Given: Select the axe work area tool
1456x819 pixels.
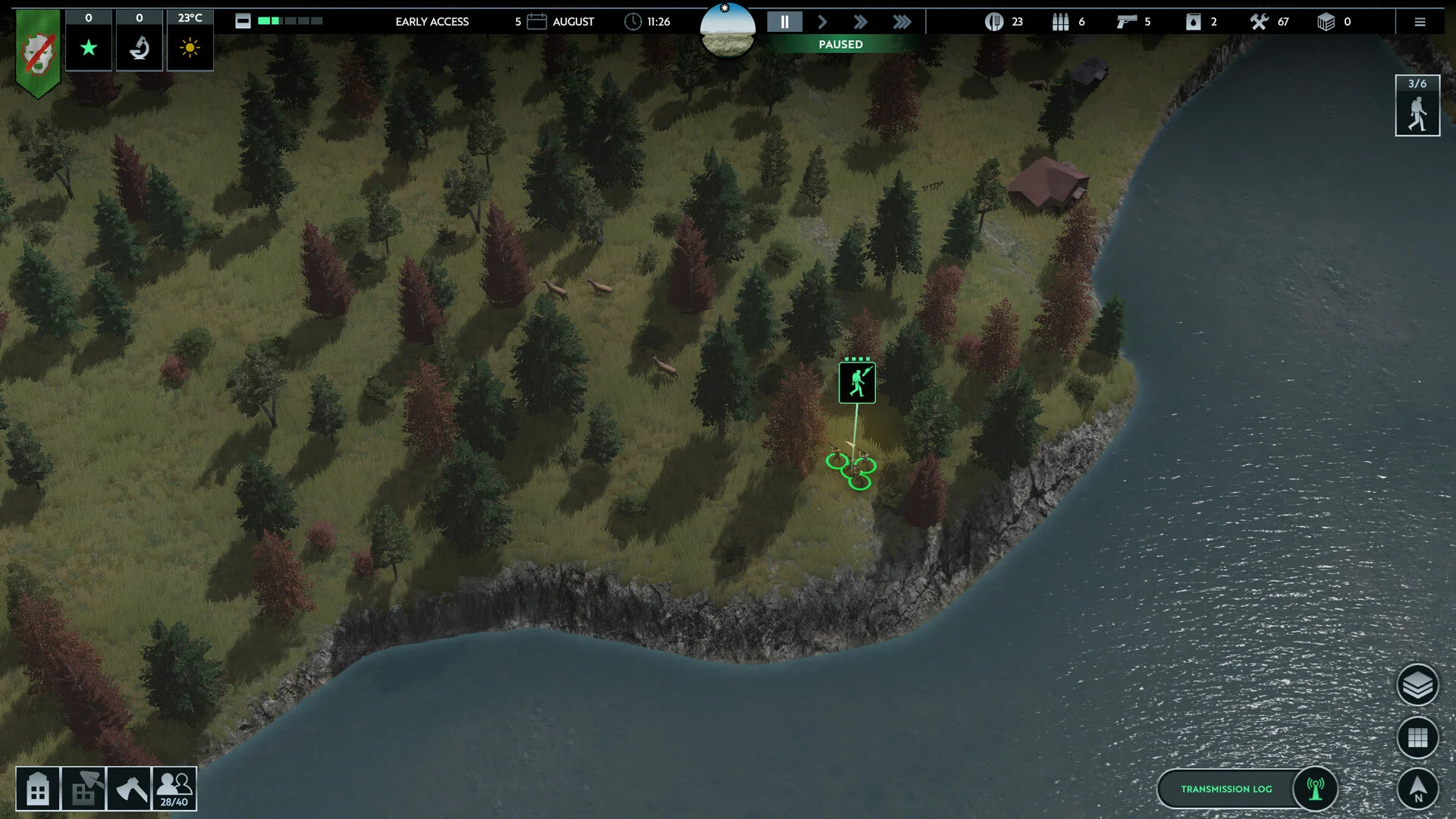Looking at the screenshot, I should point(129,789).
